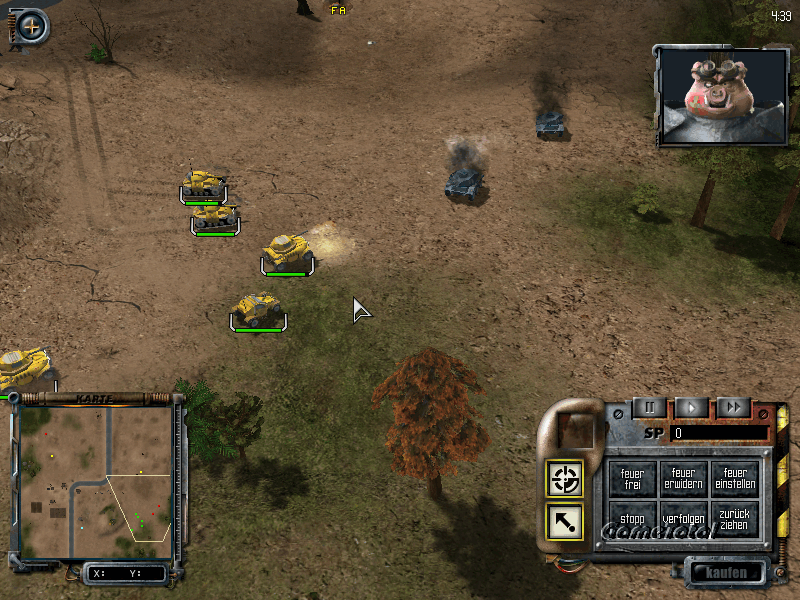This screenshot has width=800, height=600.
Task: Select the crosshair attack mode icon
Action: coord(565,479)
